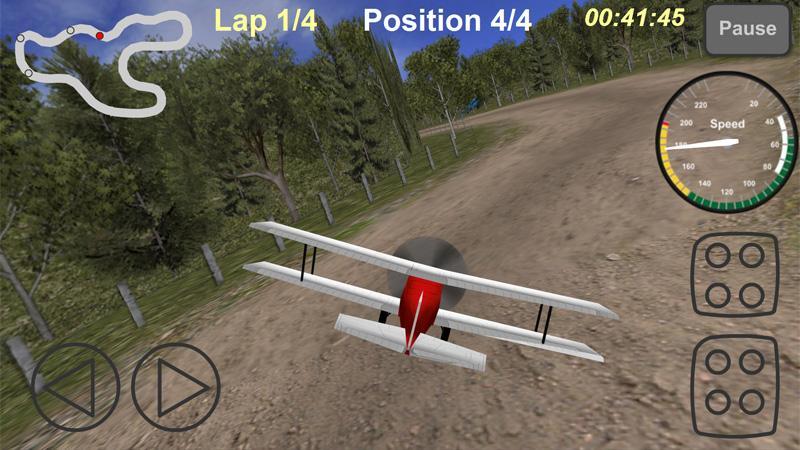Click the track outline minimap
Screen dimensions: 800x450
pyautogui.click(x=97, y=62)
